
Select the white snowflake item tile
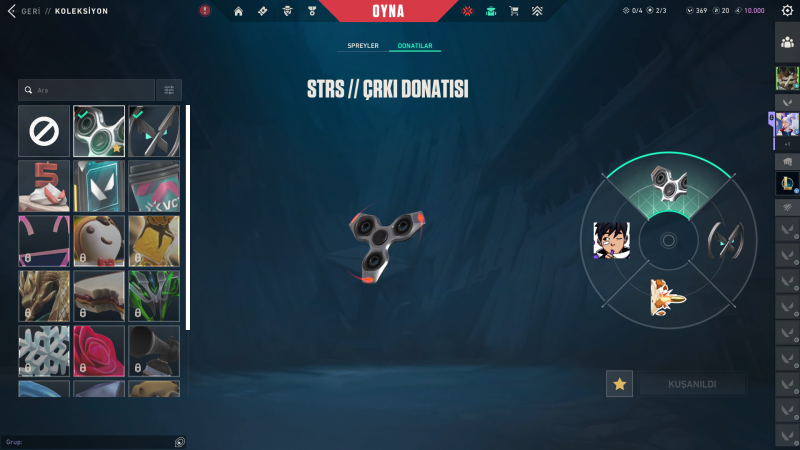coord(44,350)
